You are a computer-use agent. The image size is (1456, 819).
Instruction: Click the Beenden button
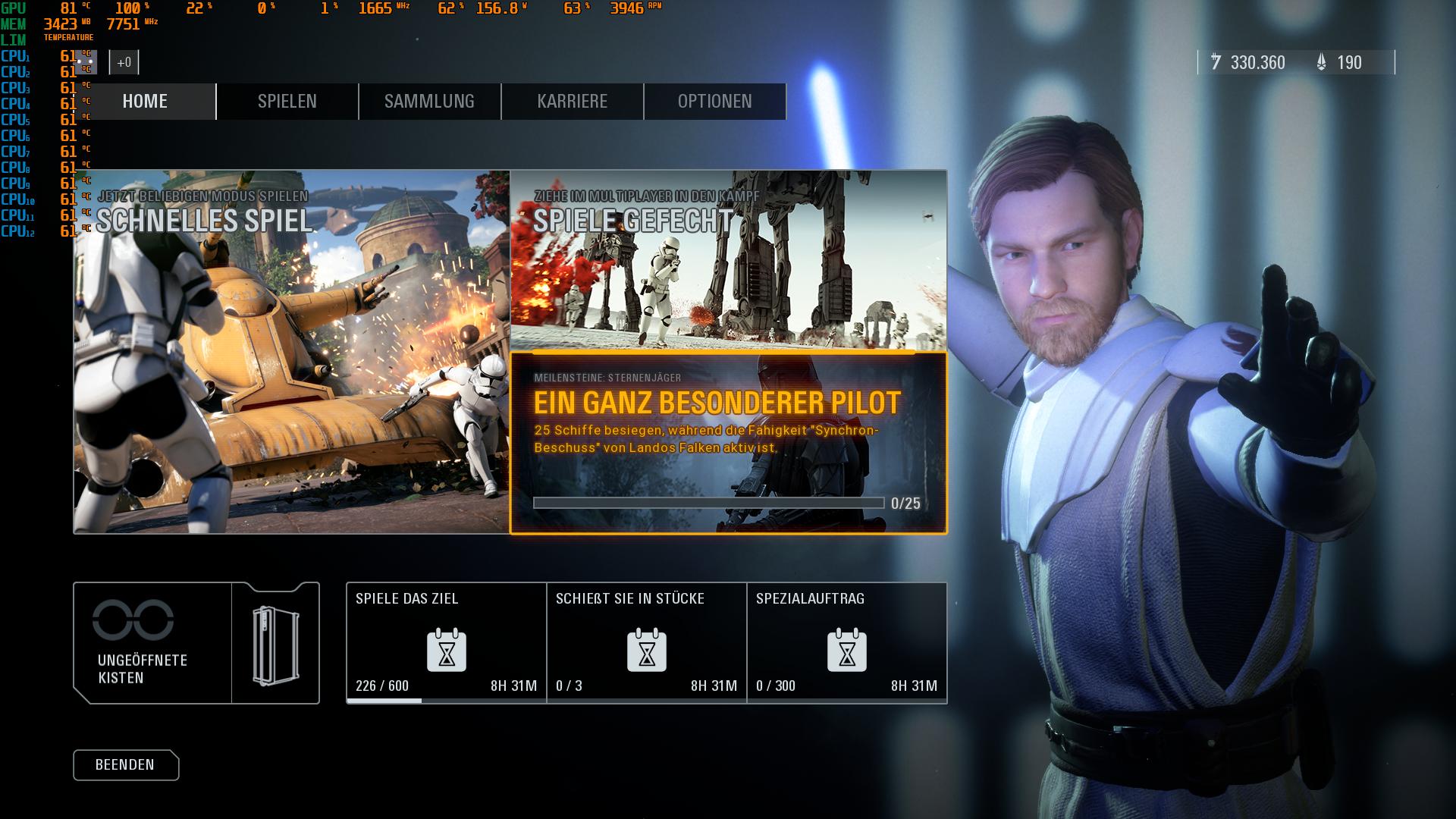(x=126, y=765)
